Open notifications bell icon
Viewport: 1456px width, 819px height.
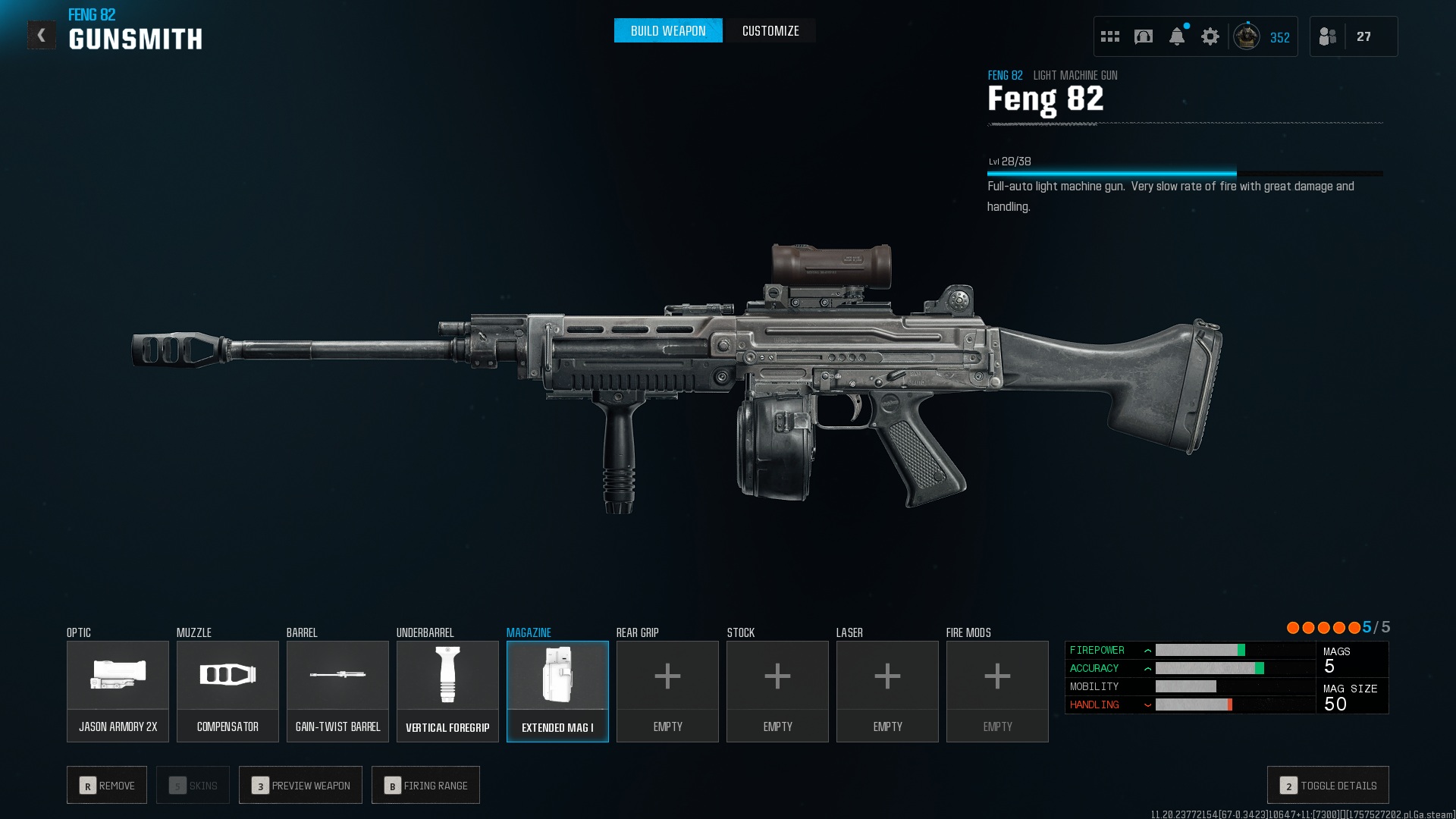click(x=1177, y=36)
